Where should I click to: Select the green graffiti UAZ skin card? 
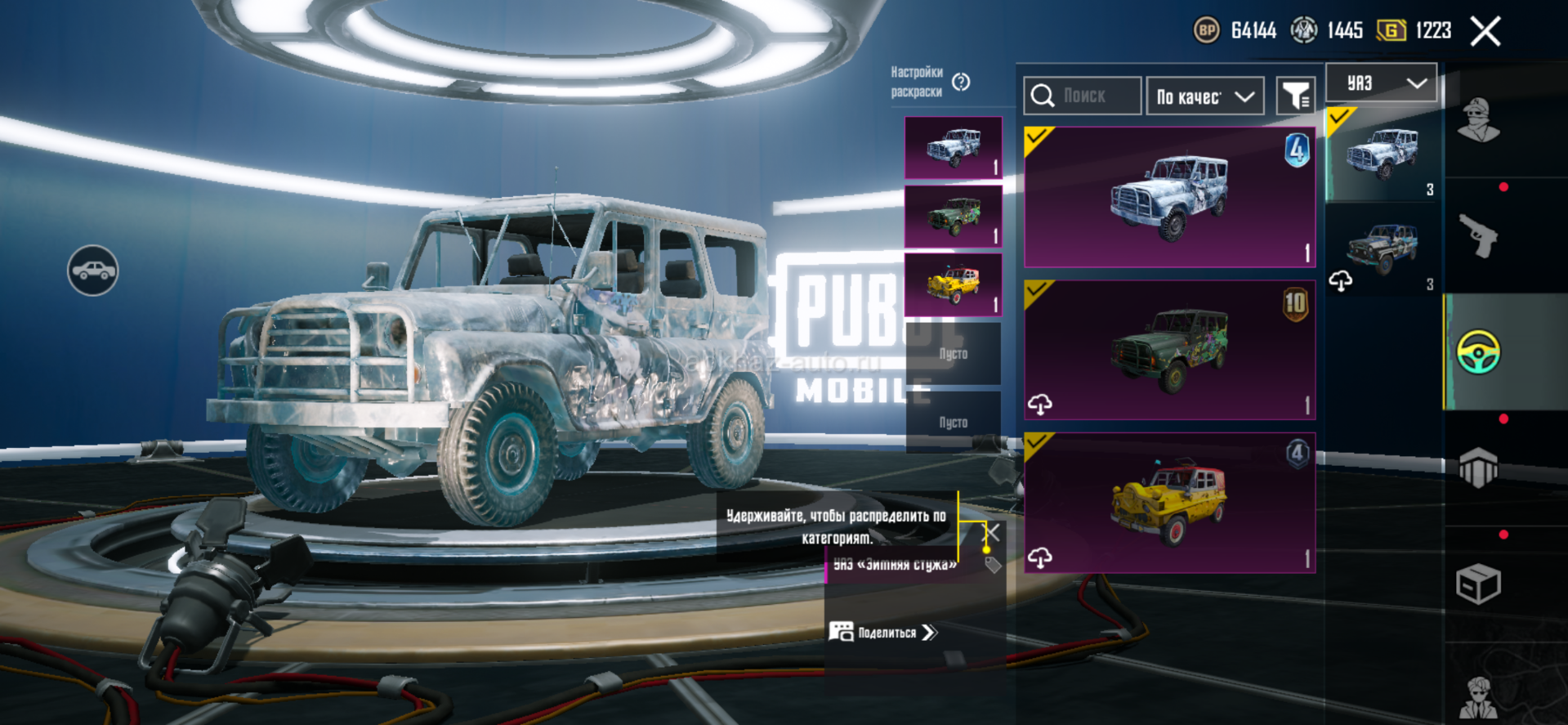[1169, 350]
